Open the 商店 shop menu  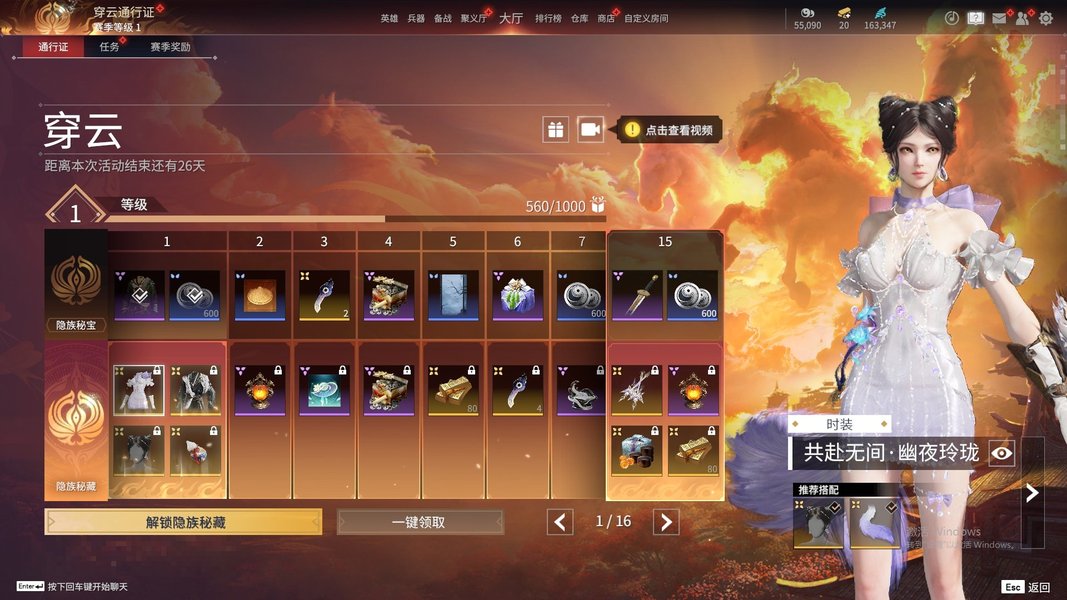pos(606,19)
